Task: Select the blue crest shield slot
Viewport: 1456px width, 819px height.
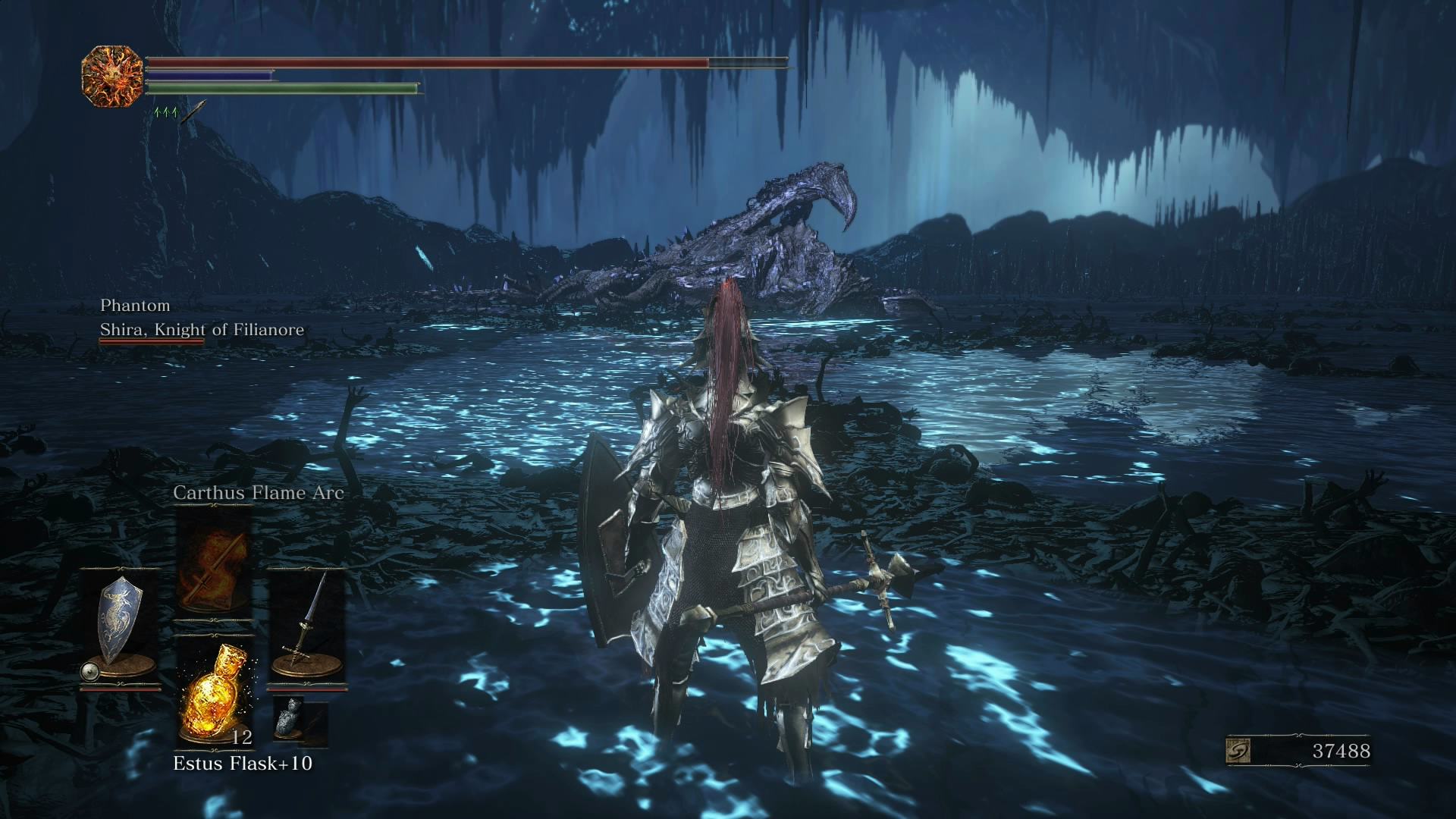Action: (121, 626)
